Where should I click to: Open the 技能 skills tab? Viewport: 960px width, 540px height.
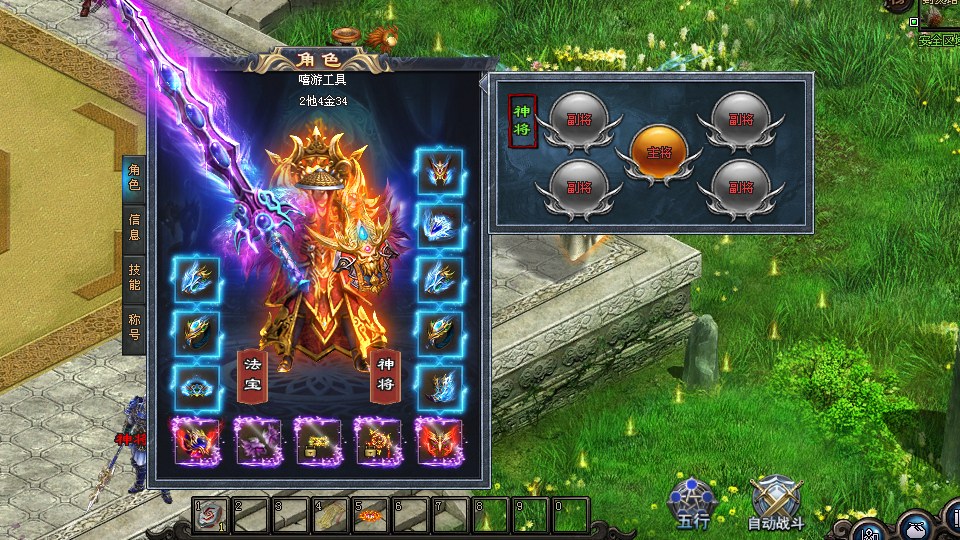pos(134,277)
